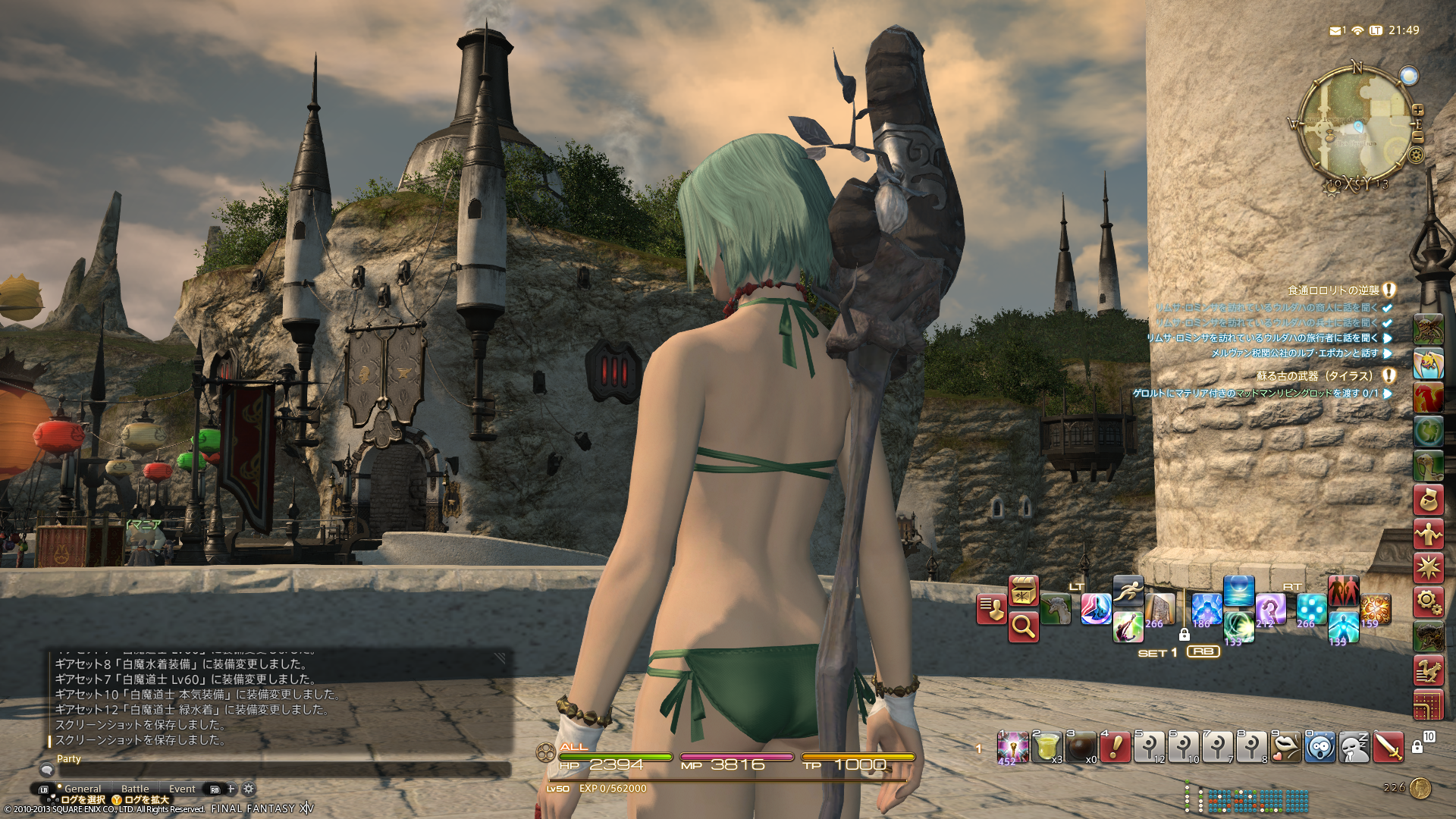Image resolution: width=1456 pixels, height=819 pixels.
Task: Zoom in the minimap
Action: 1417,111
